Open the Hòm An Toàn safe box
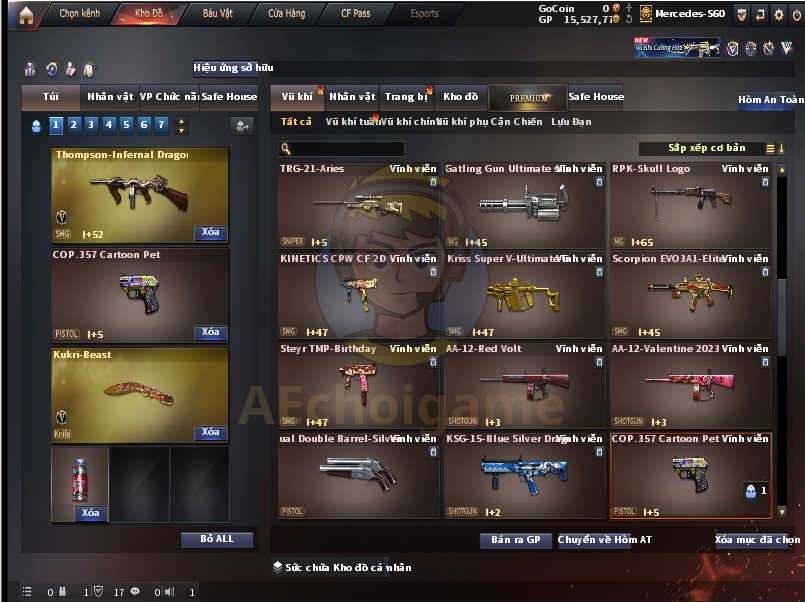Screen dimensions: 805x602 click(770, 100)
